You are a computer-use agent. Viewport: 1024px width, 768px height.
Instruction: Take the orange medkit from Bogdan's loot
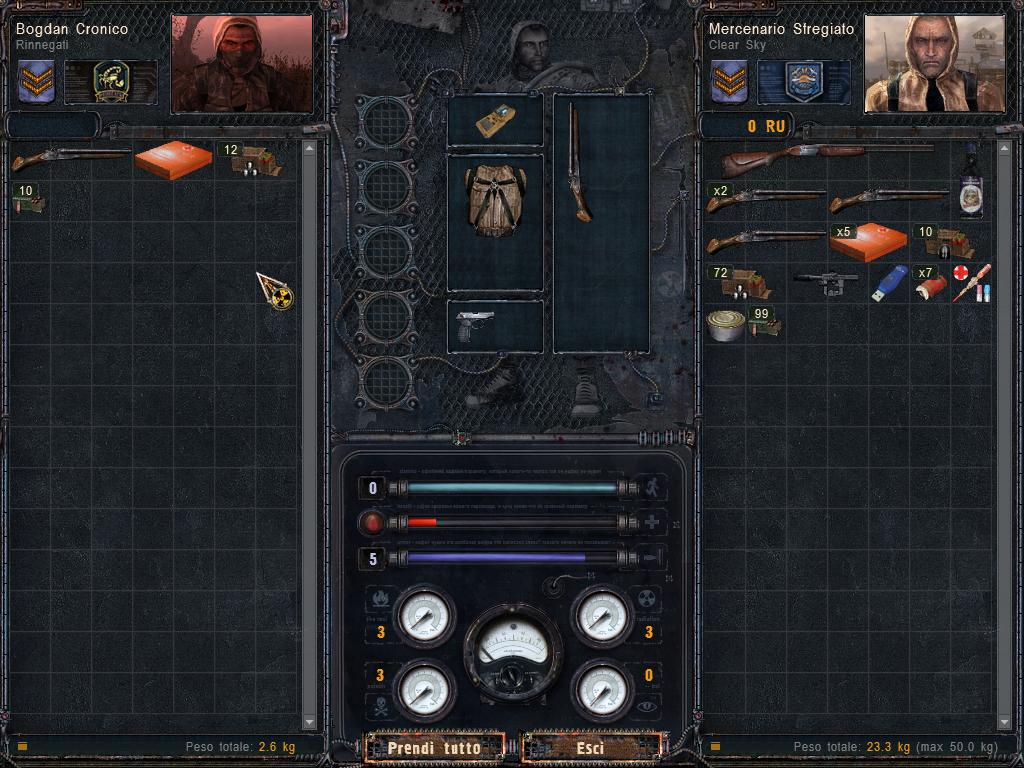pos(173,161)
